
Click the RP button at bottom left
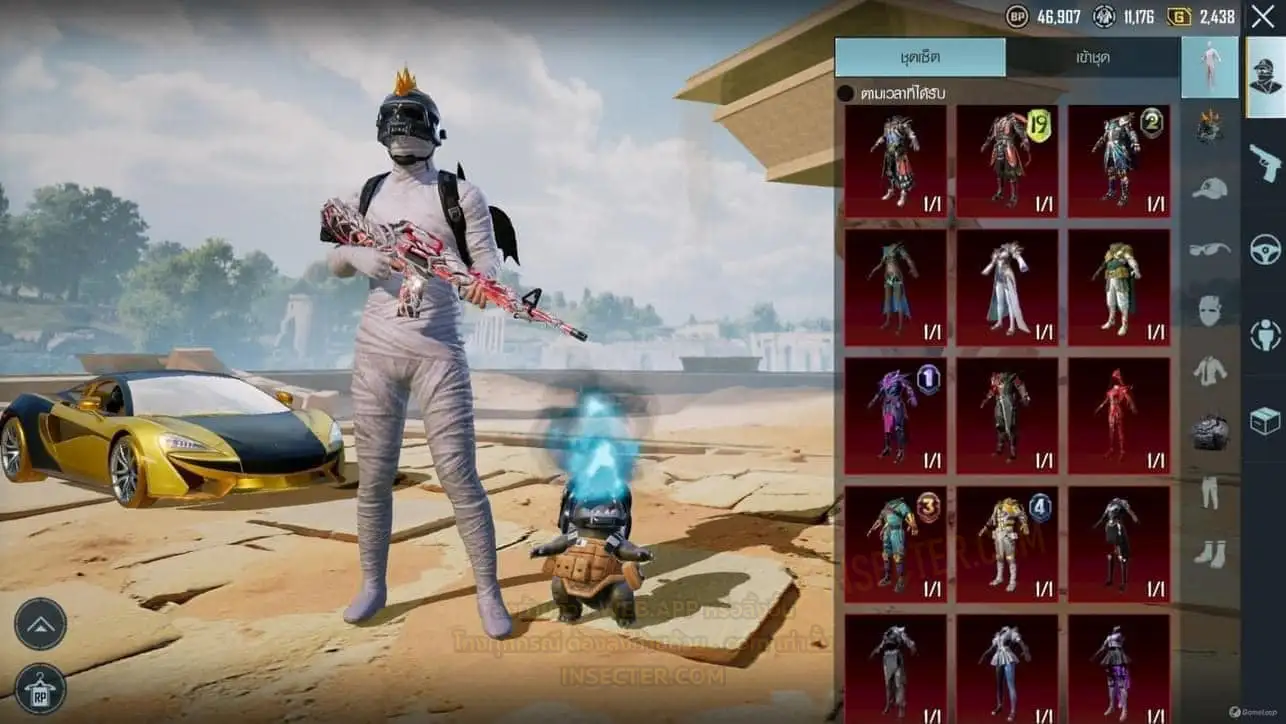tap(41, 688)
